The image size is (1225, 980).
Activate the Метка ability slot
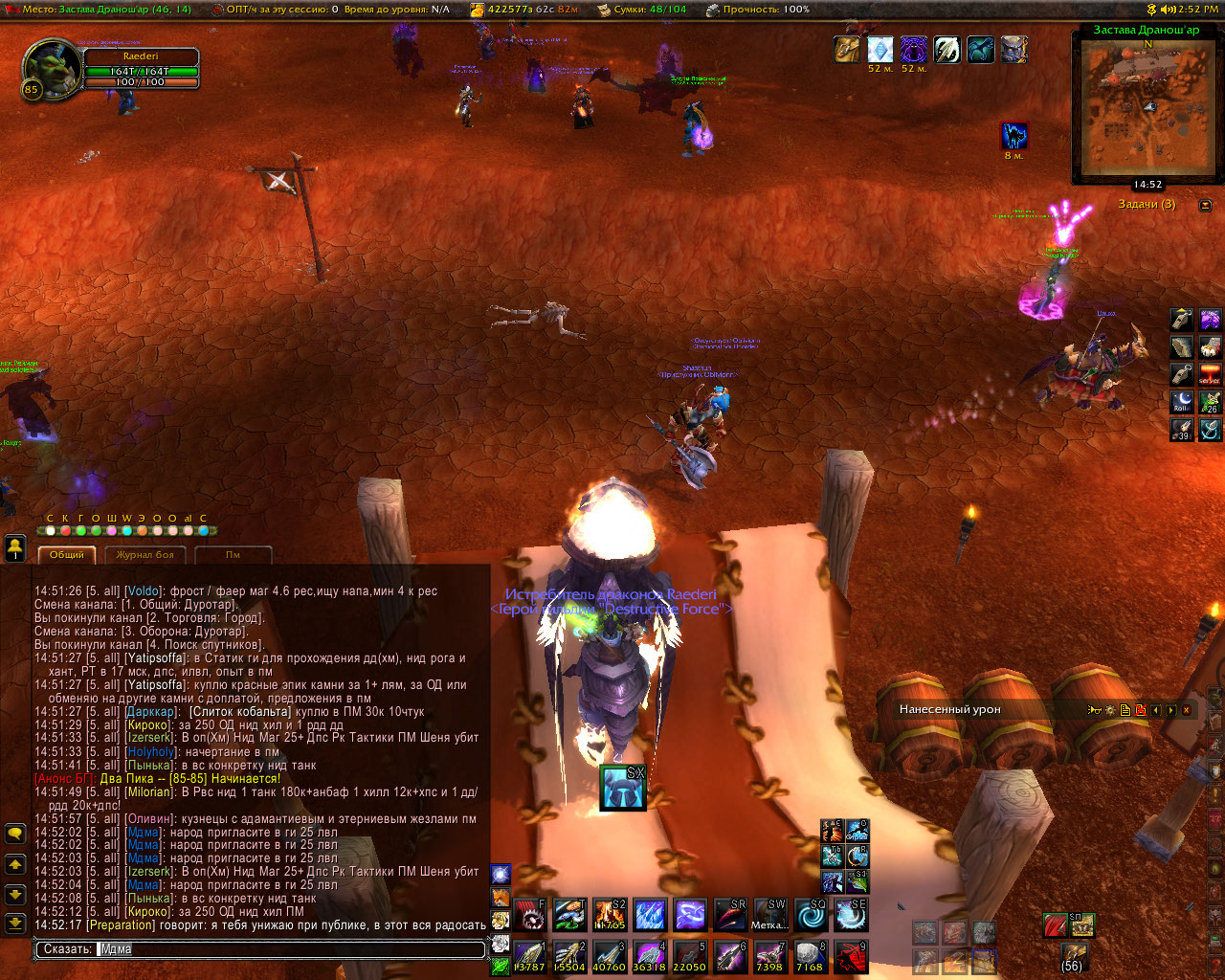(x=770, y=915)
